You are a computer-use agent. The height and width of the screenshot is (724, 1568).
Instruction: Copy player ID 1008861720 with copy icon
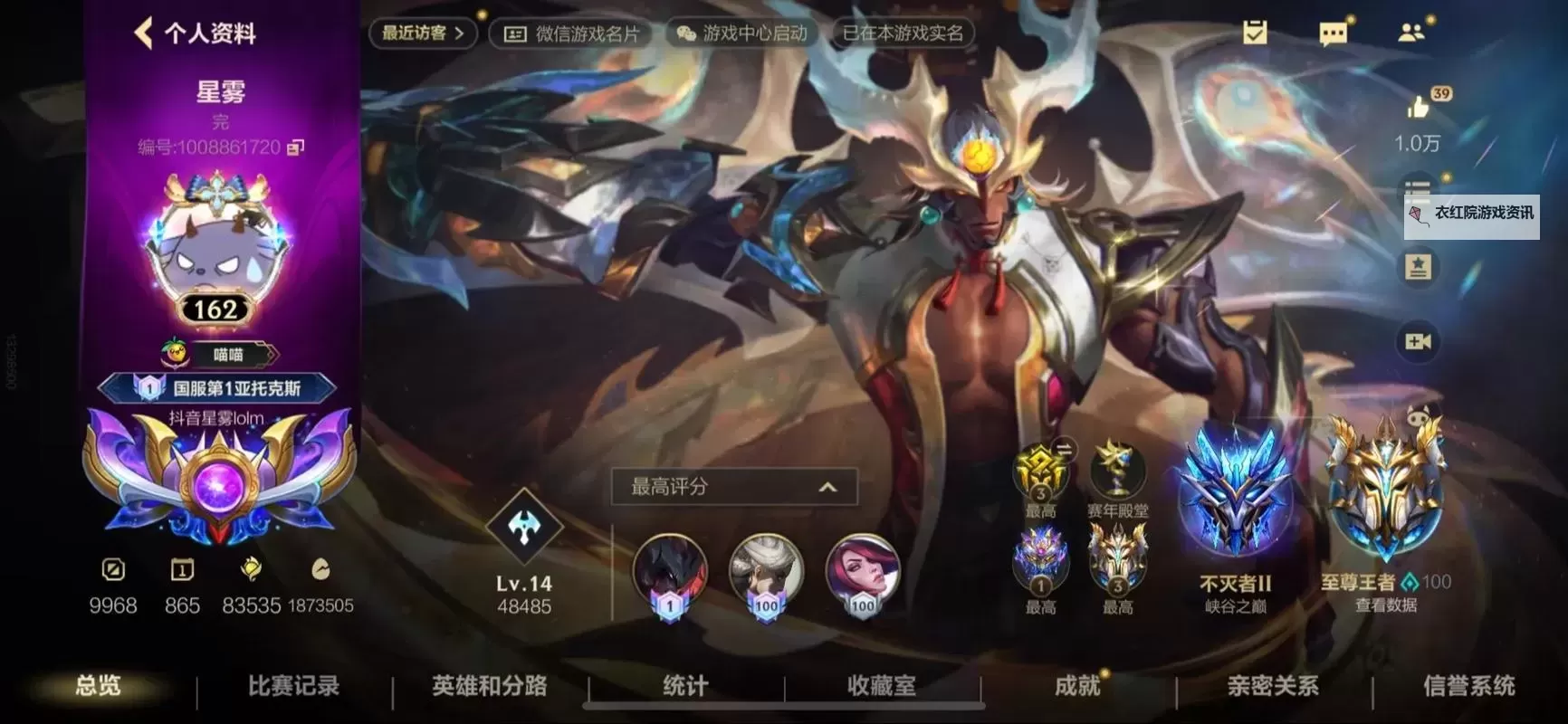coord(296,148)
